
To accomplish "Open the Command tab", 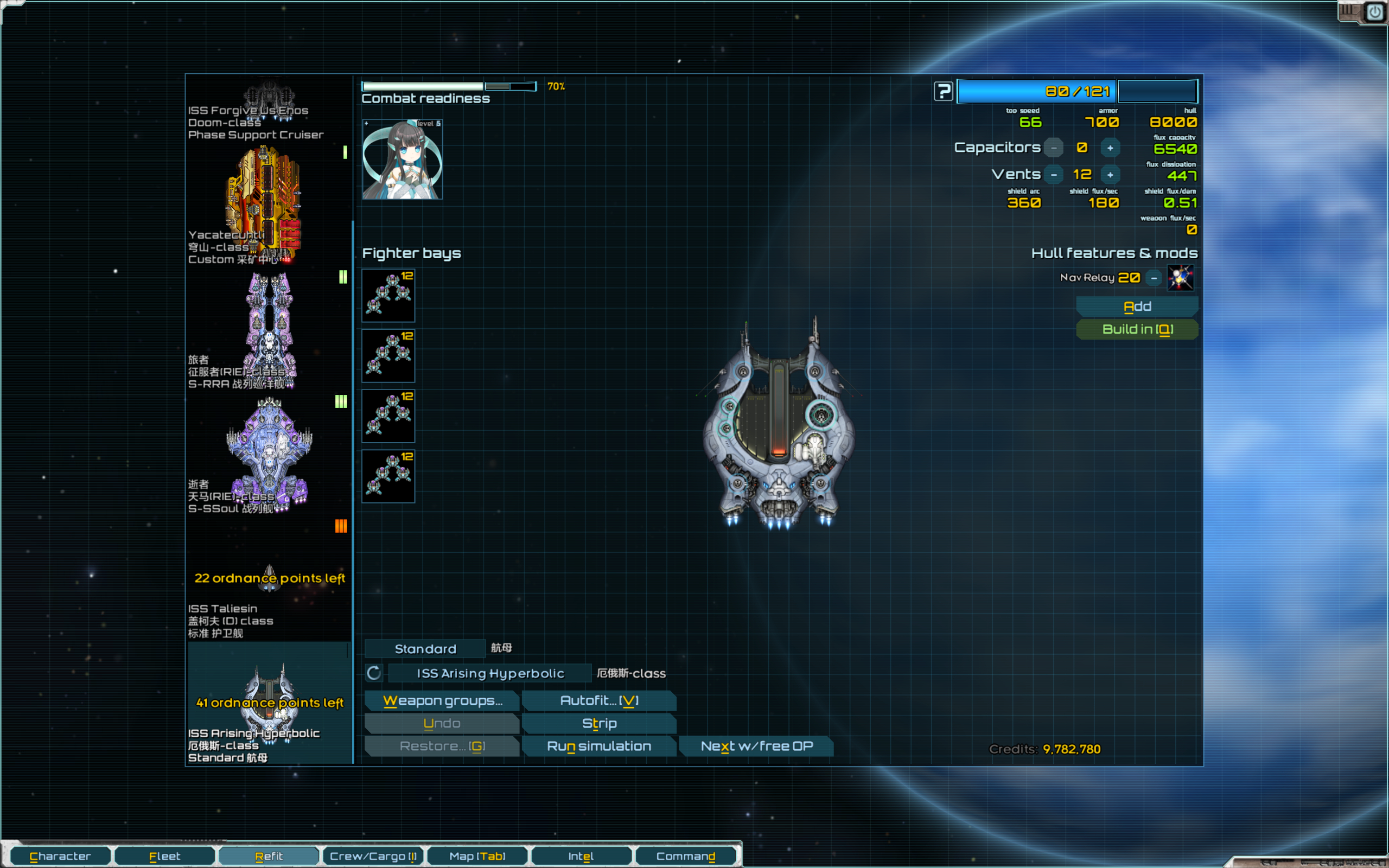I will click(x=685, y=856).
